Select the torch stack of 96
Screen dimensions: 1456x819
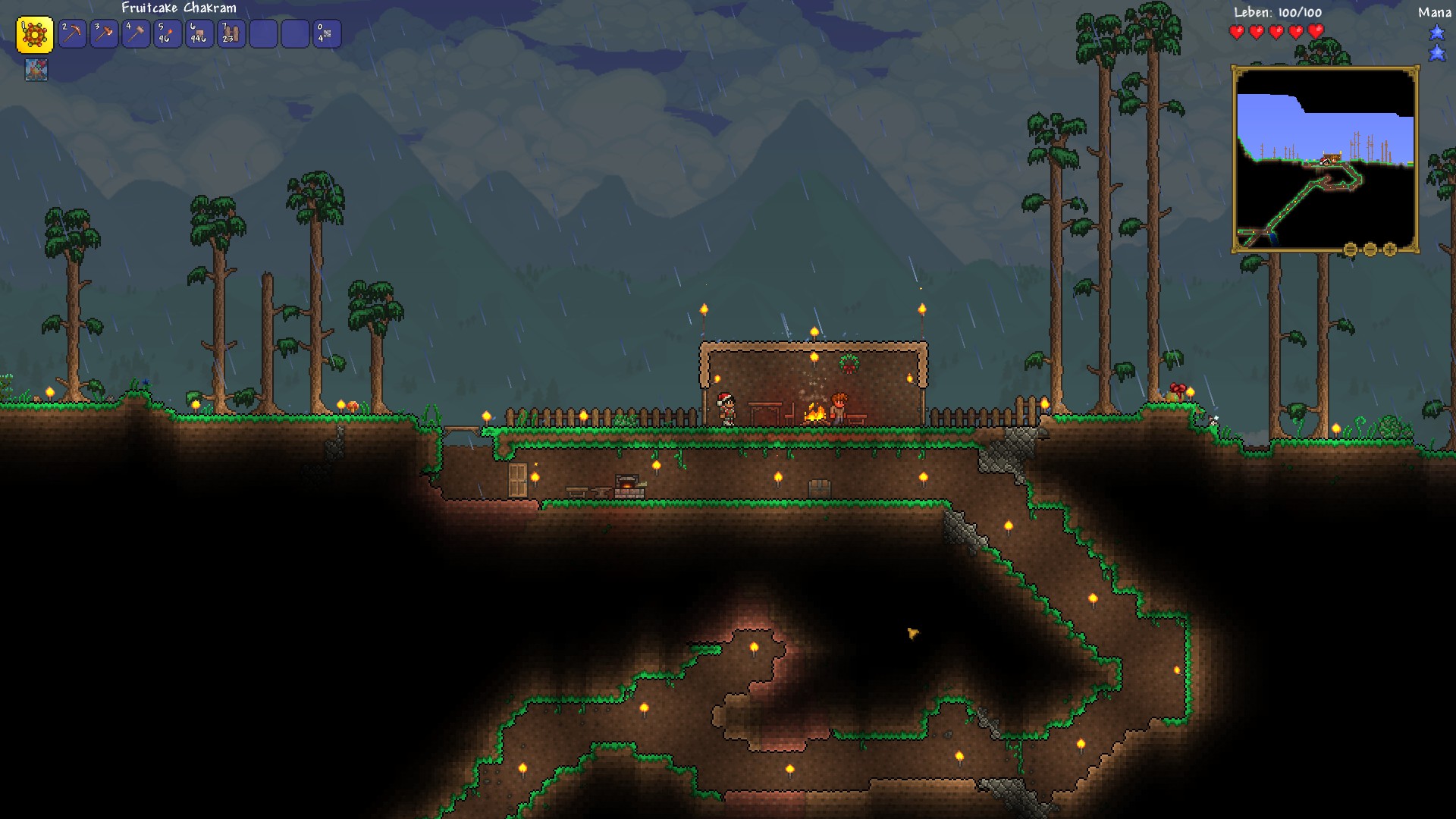click(x=168, y=34)
